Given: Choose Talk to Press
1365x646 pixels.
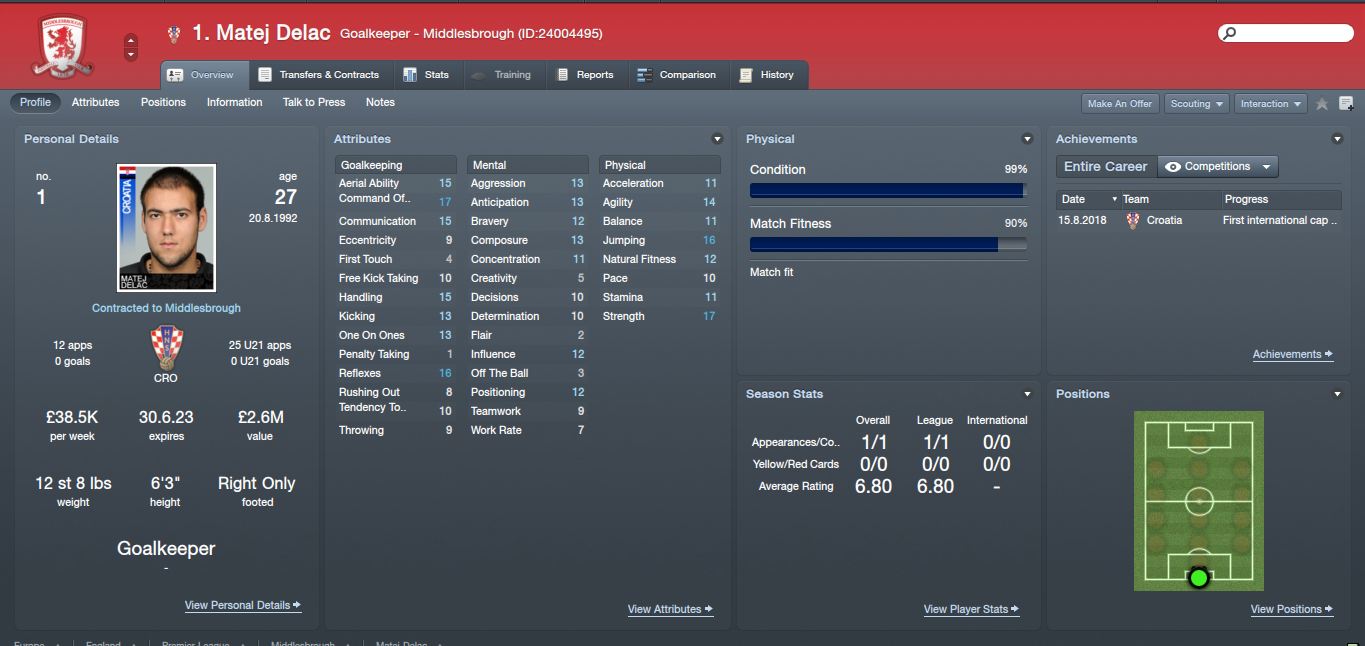Looking at the screenshot, I should pyautogui.click(x=314, y=102).
